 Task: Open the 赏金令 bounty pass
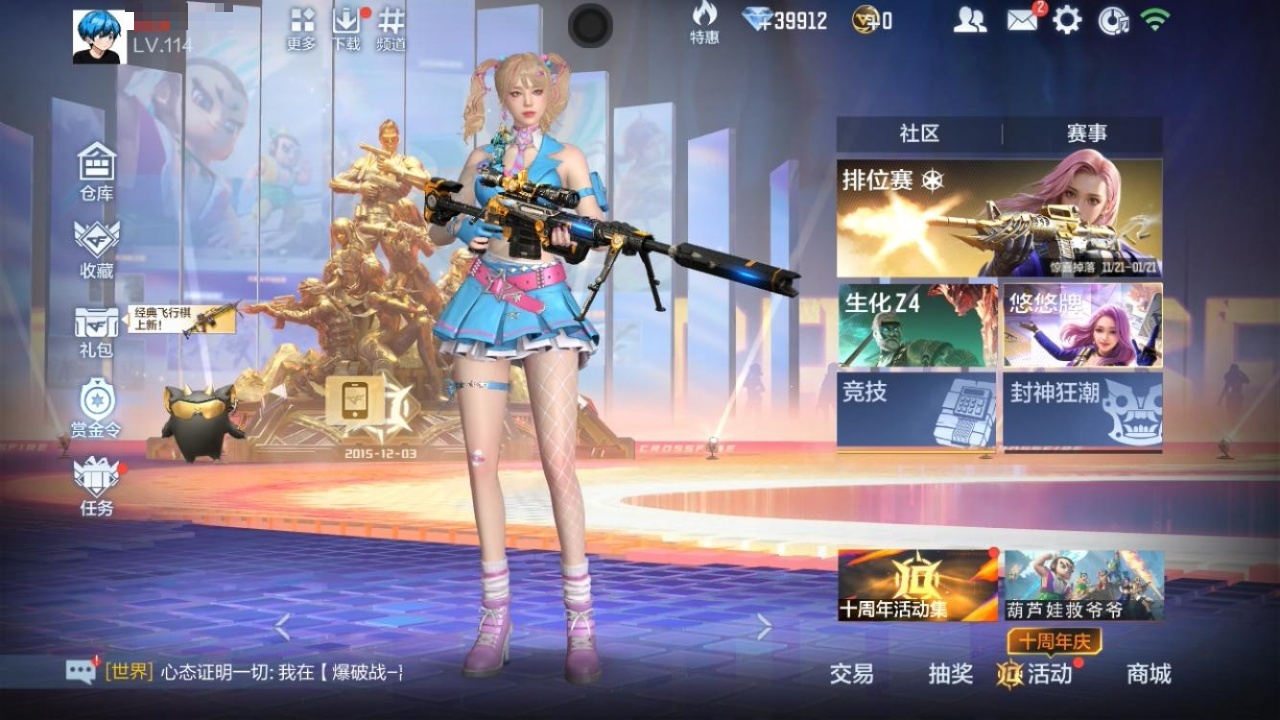[97, 407]
